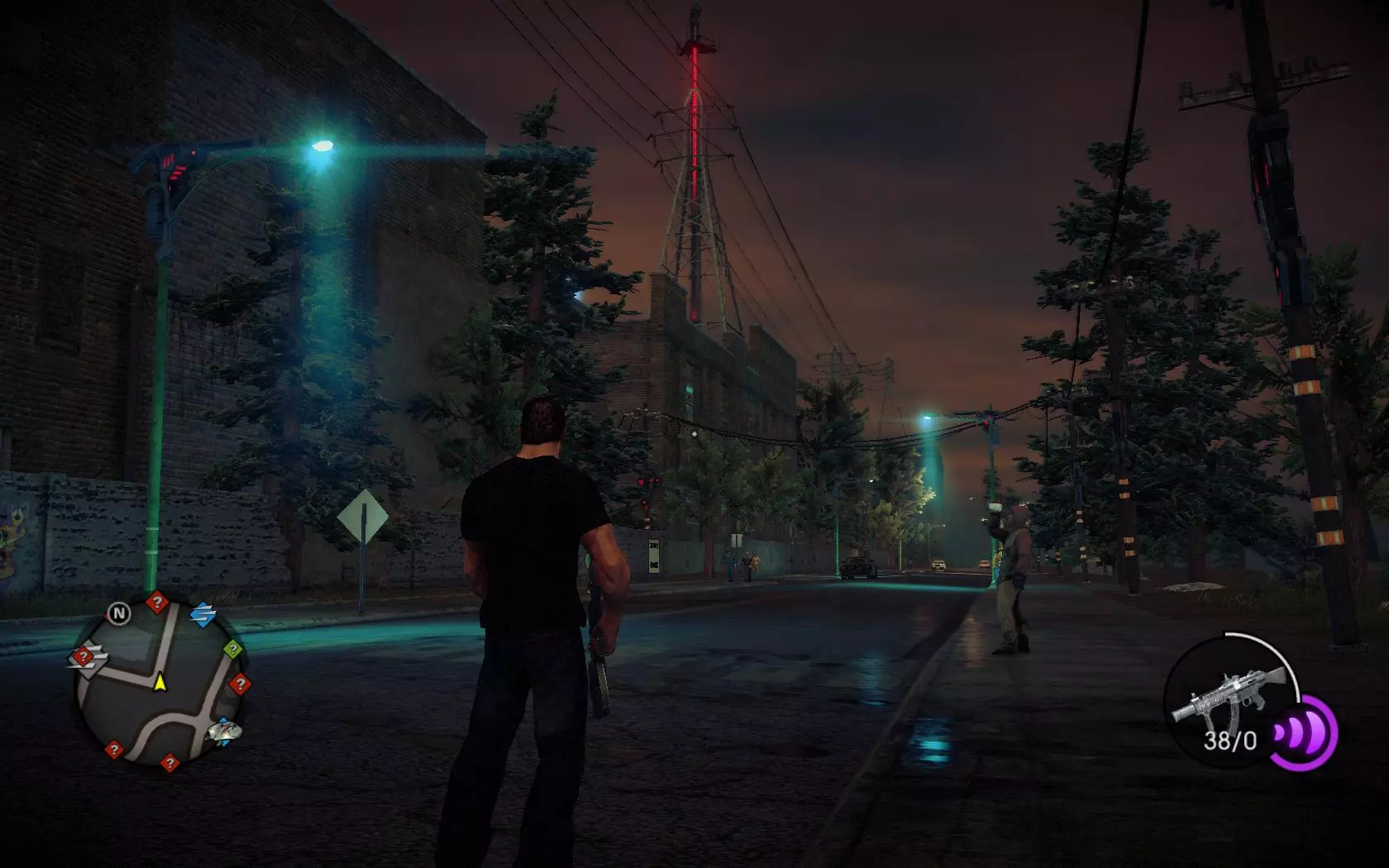This screenshot has width=1389, height=868.
Task: Click the green question mark minimap marker
Action: coord(234,649)
